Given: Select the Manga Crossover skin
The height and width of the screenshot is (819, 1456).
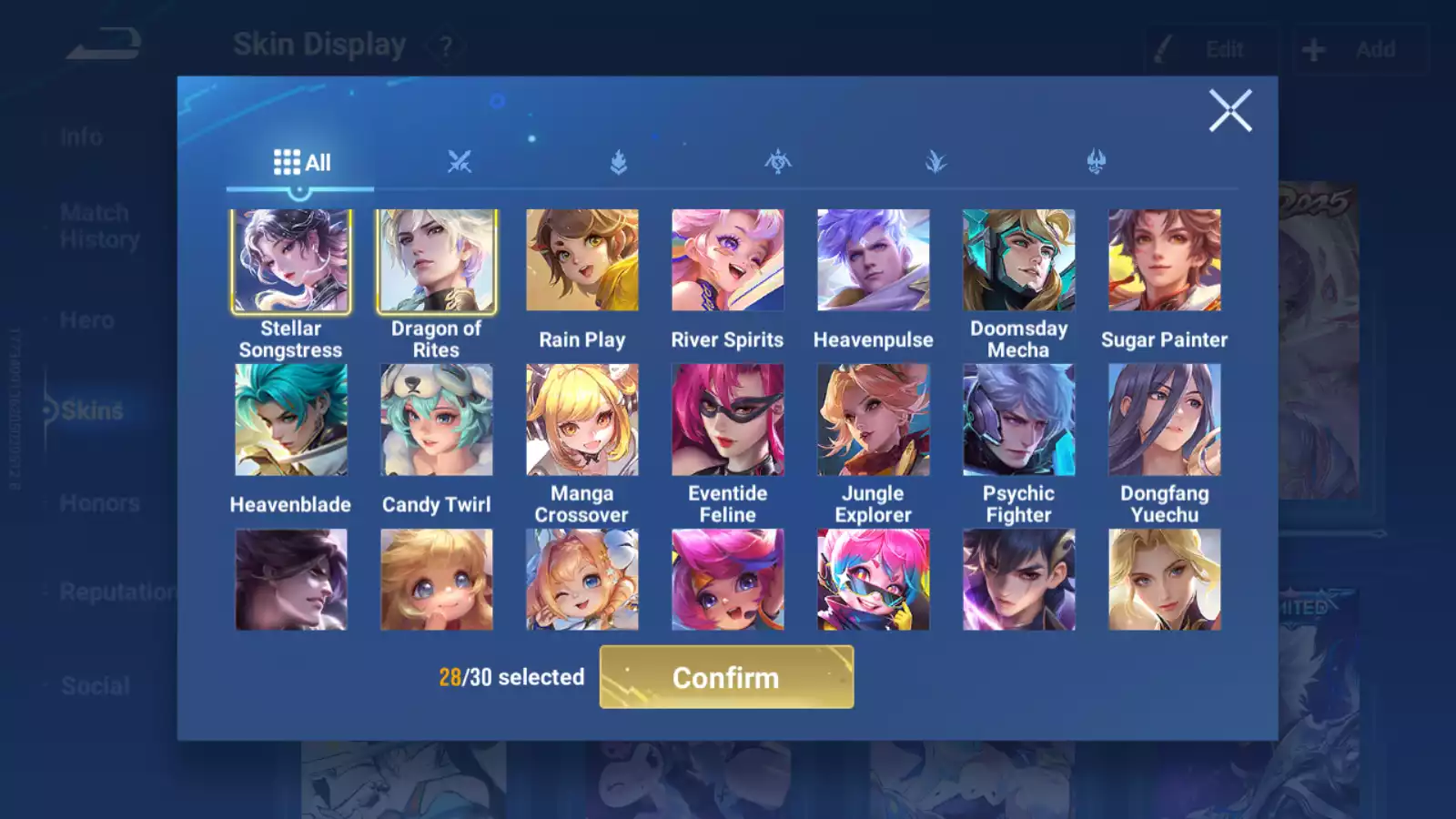Looking at the screenshot, I should pos(581,420).
